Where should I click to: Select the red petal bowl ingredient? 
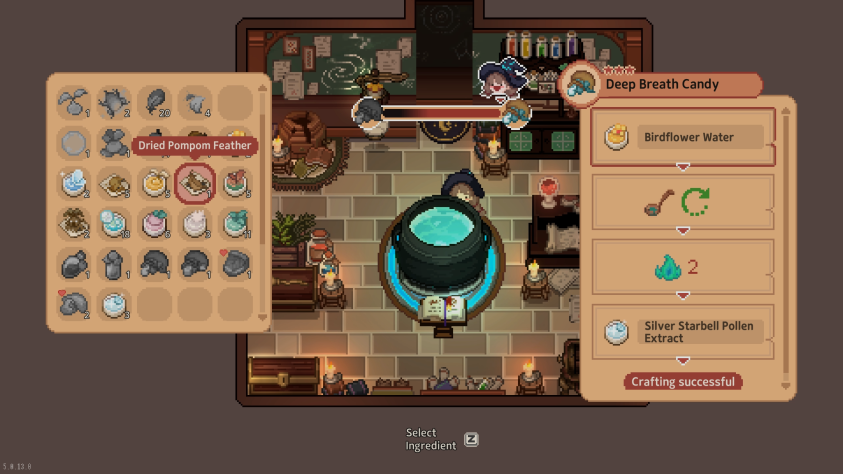(x=235, y=183)
